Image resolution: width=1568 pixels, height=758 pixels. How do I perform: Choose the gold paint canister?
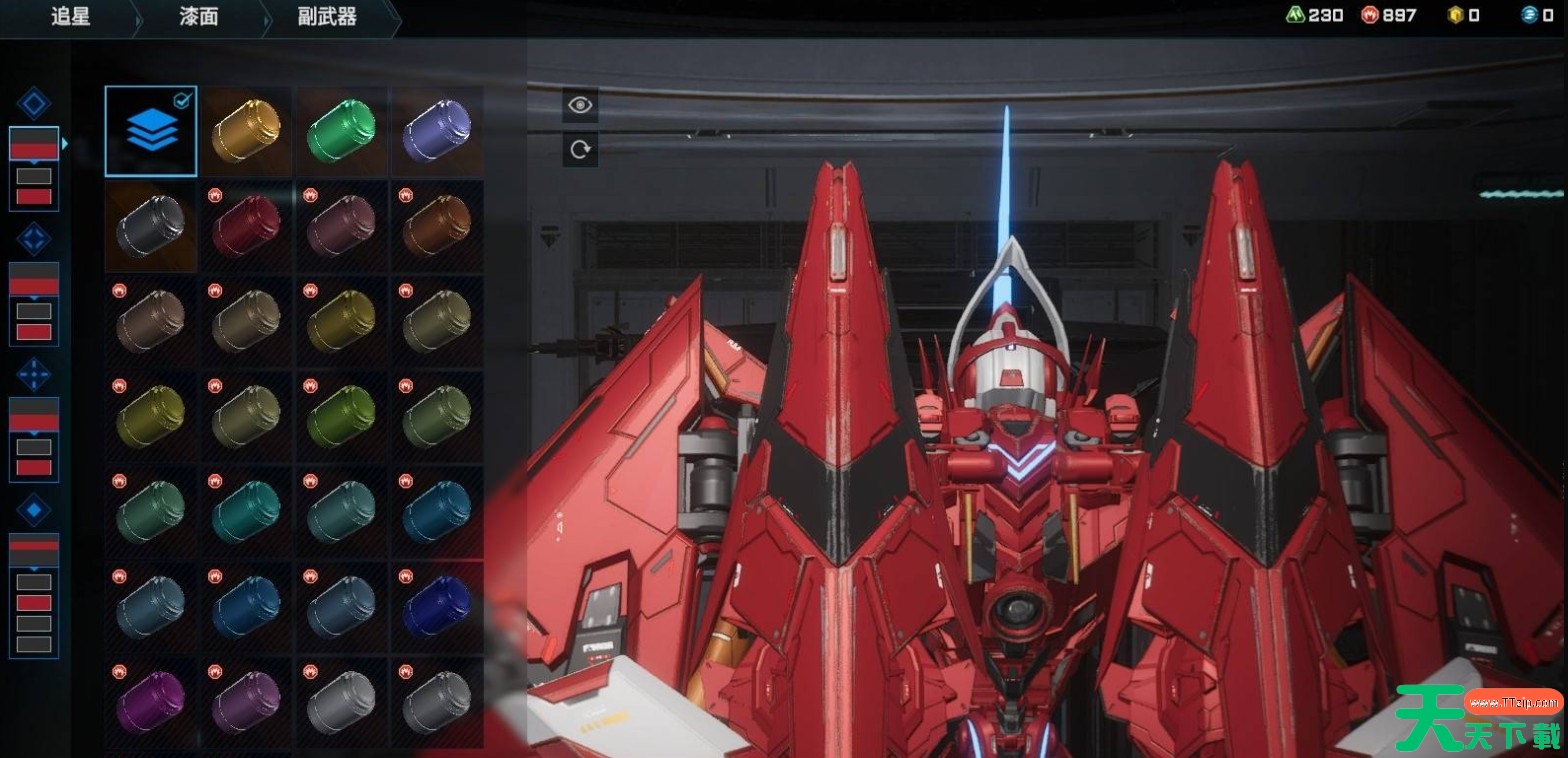pos(246,131)
